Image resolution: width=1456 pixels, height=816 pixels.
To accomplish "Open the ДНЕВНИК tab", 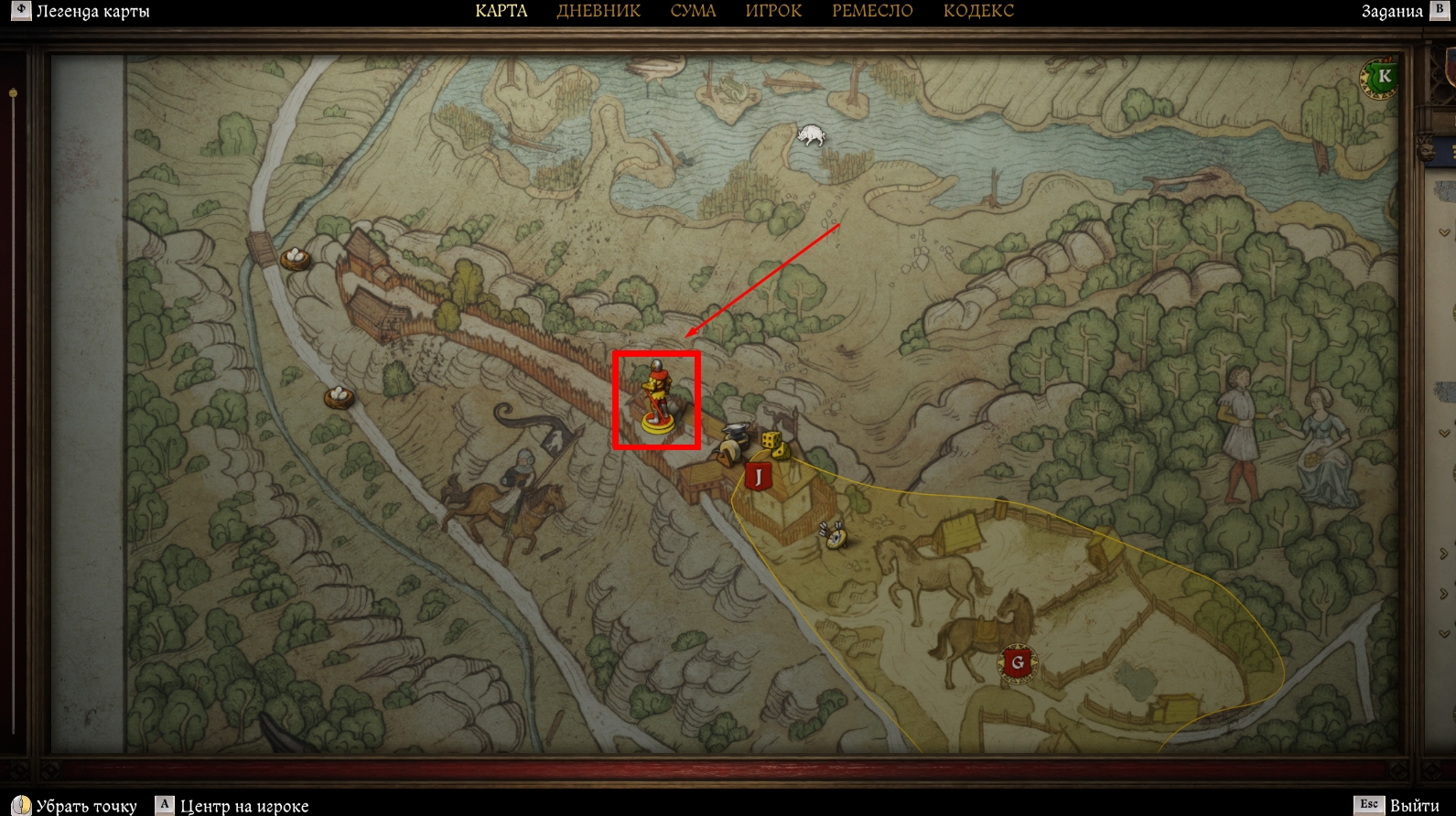I will 599,11.
